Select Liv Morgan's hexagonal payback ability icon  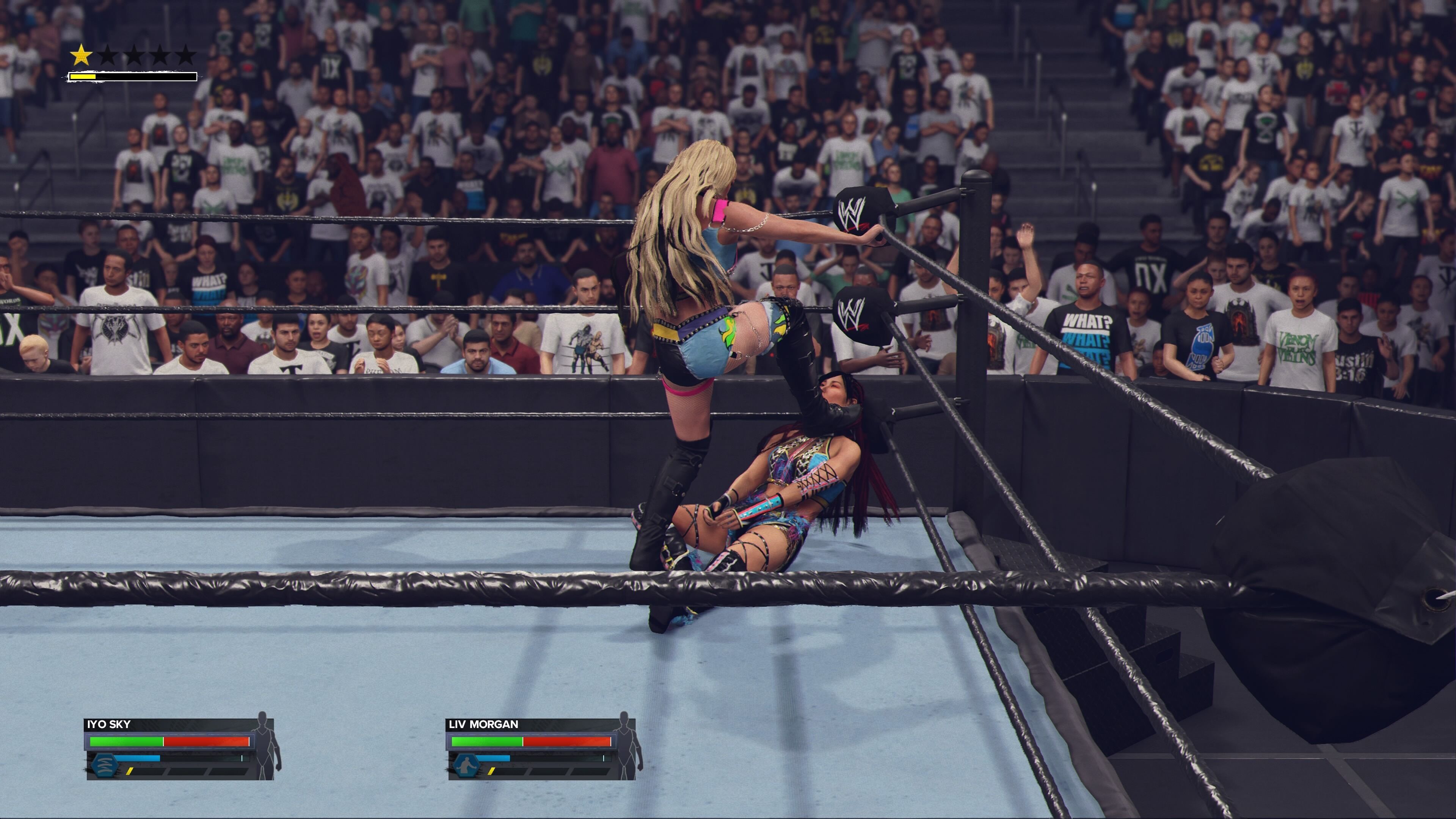pyautogui.click(x=466, y=765)
